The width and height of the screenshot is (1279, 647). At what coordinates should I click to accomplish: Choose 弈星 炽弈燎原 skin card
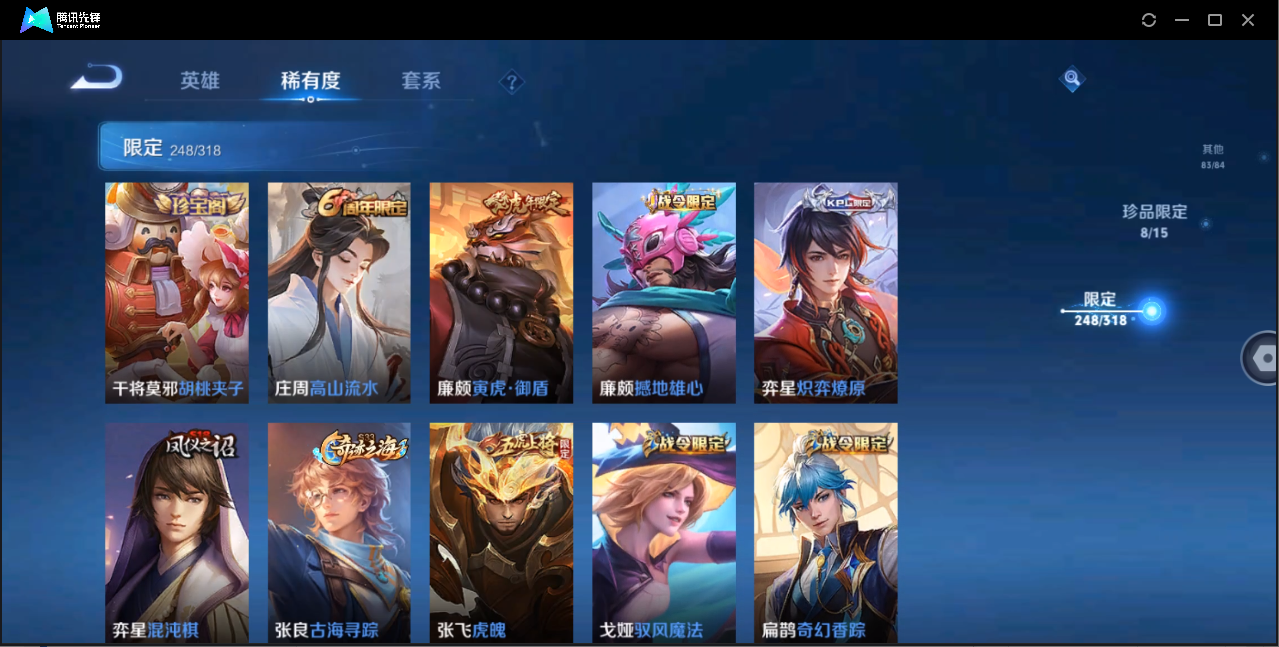pos(825,293)
